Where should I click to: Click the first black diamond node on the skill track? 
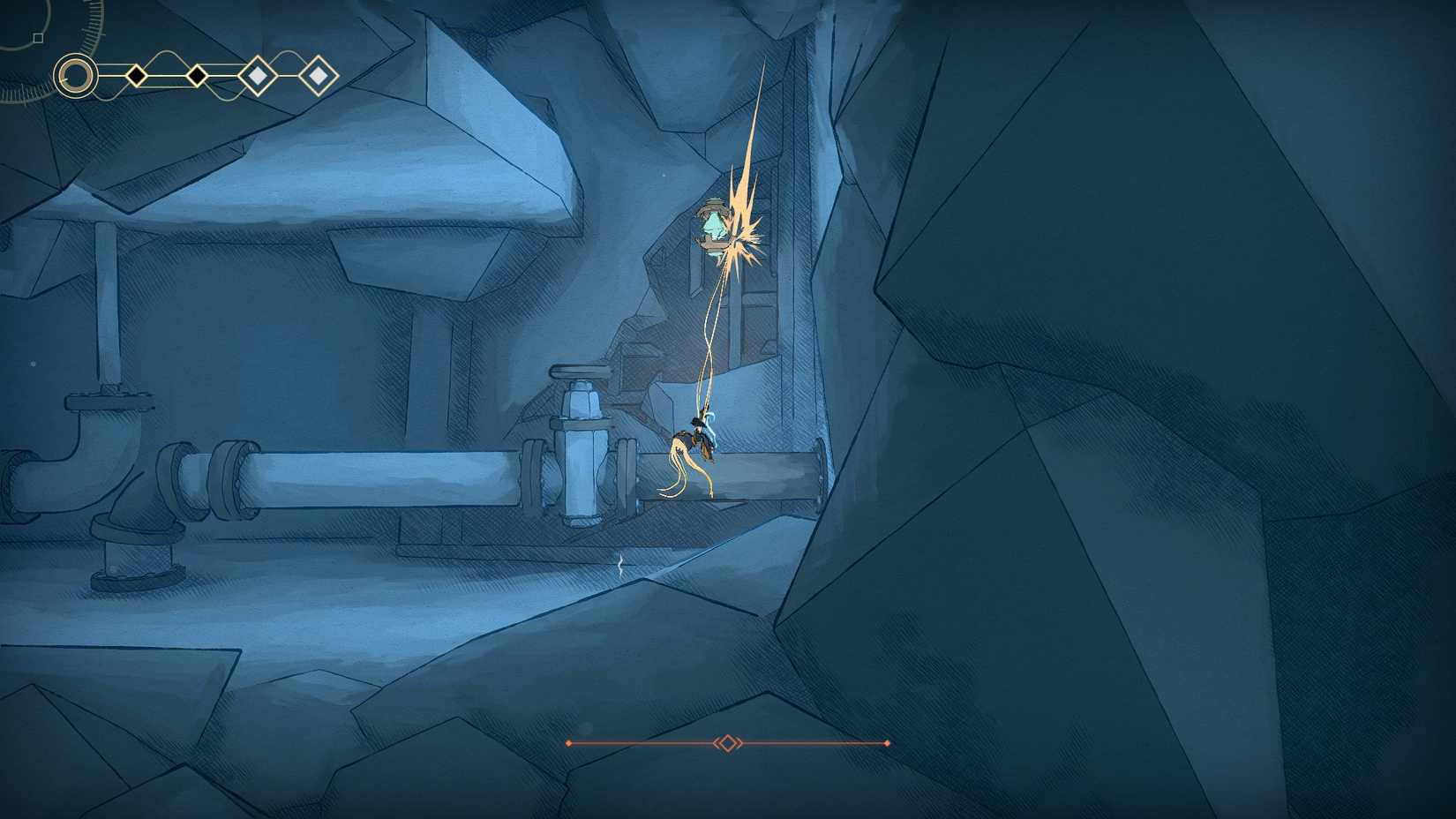pos(137,76)
